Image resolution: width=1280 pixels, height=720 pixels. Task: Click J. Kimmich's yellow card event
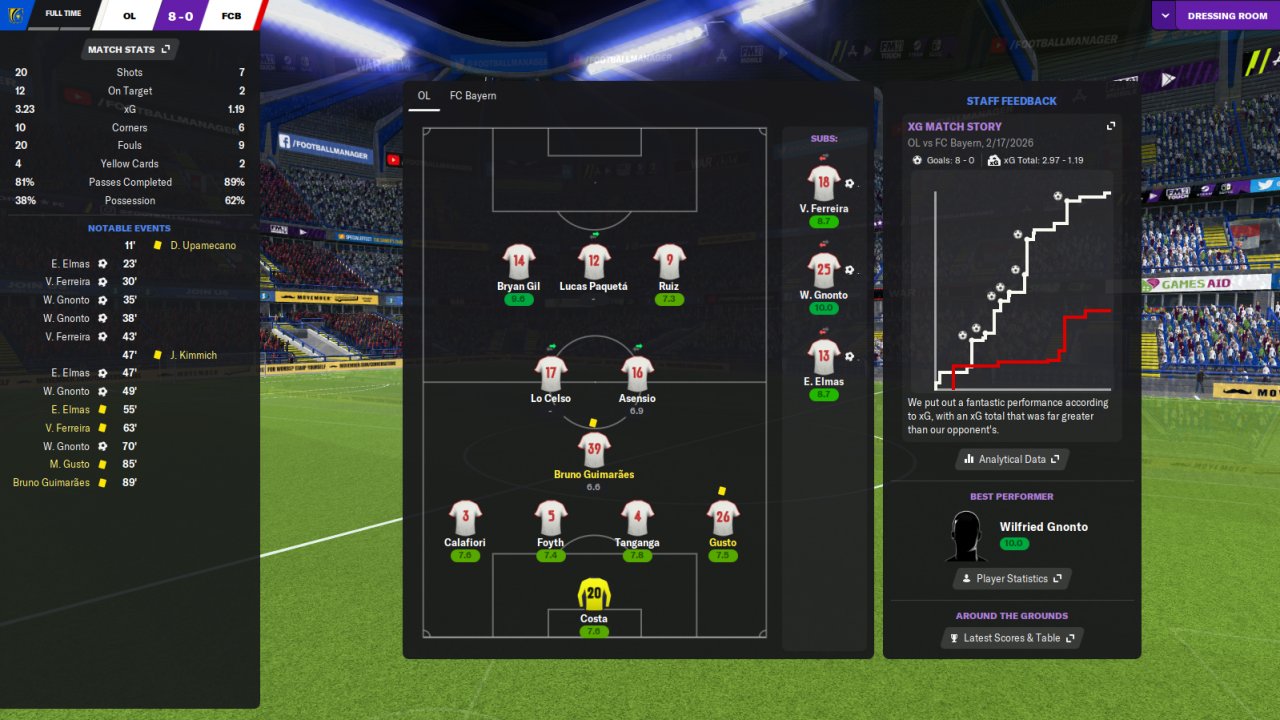point(193,355)
